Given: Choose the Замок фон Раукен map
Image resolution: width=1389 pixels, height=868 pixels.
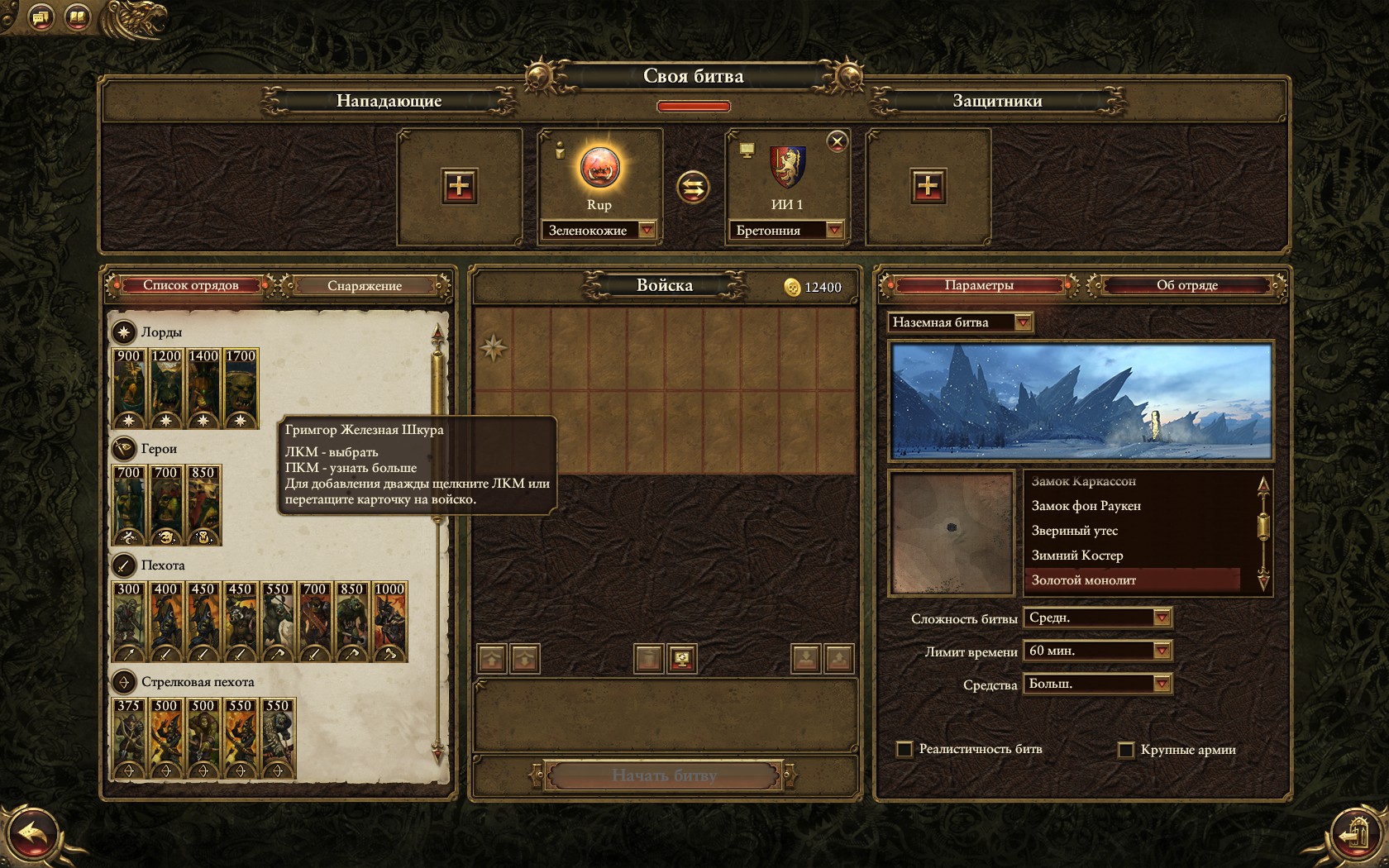Looking at the screenshot, I should 1086,506.
